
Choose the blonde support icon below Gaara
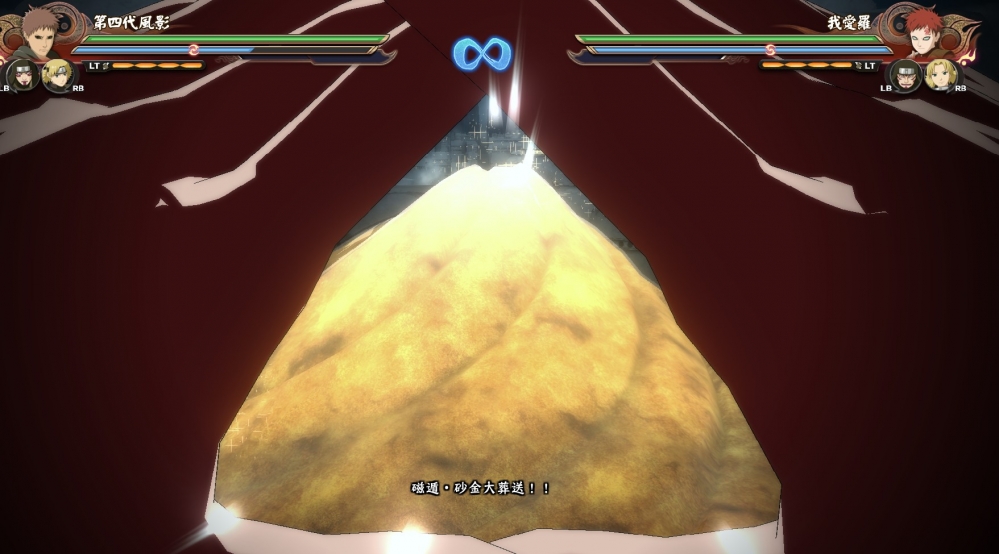[941, 75]
